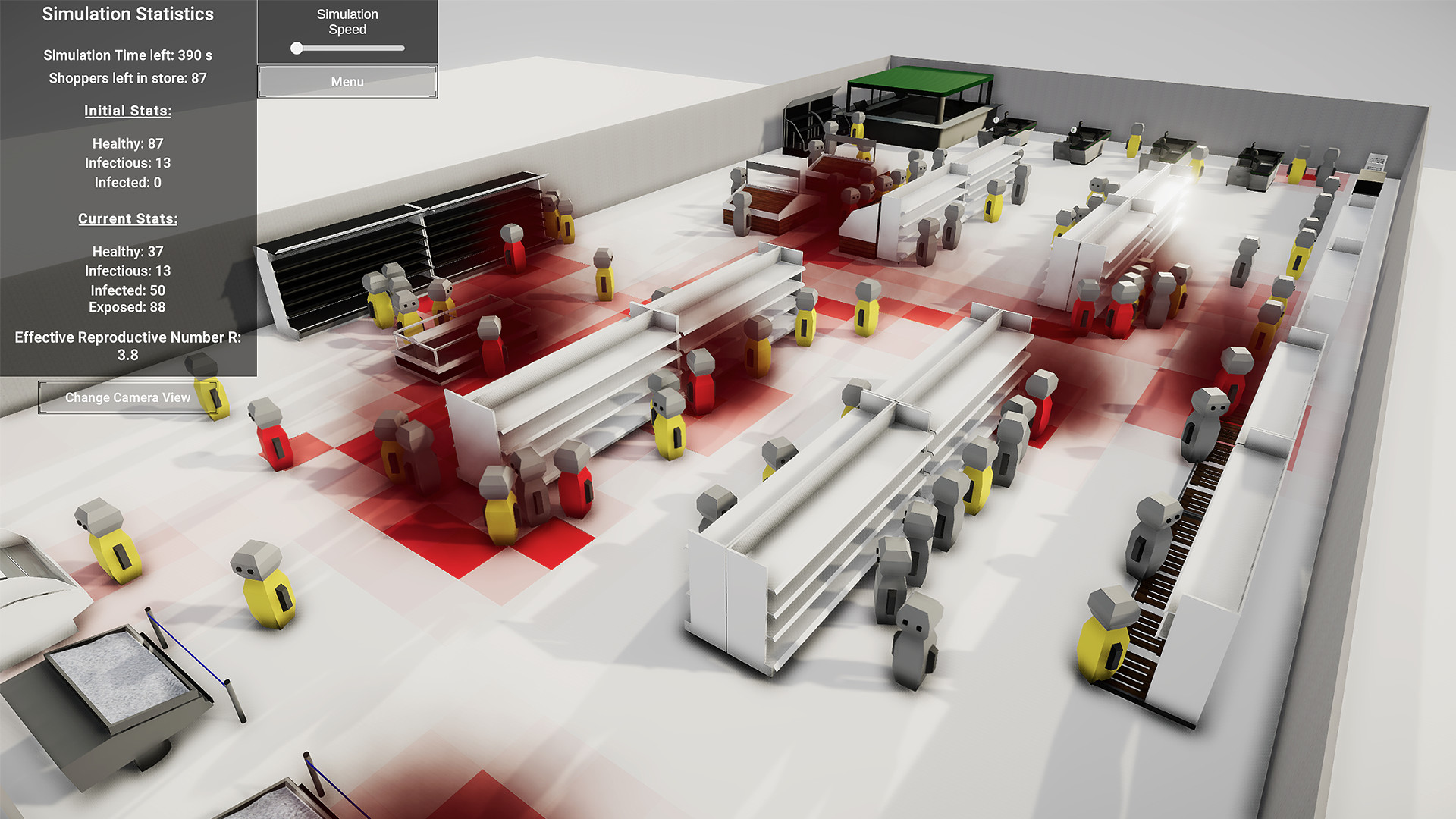Click the Shoppers left in store counter
Screen dimensions: 1456x819
(x=127, y=78)
